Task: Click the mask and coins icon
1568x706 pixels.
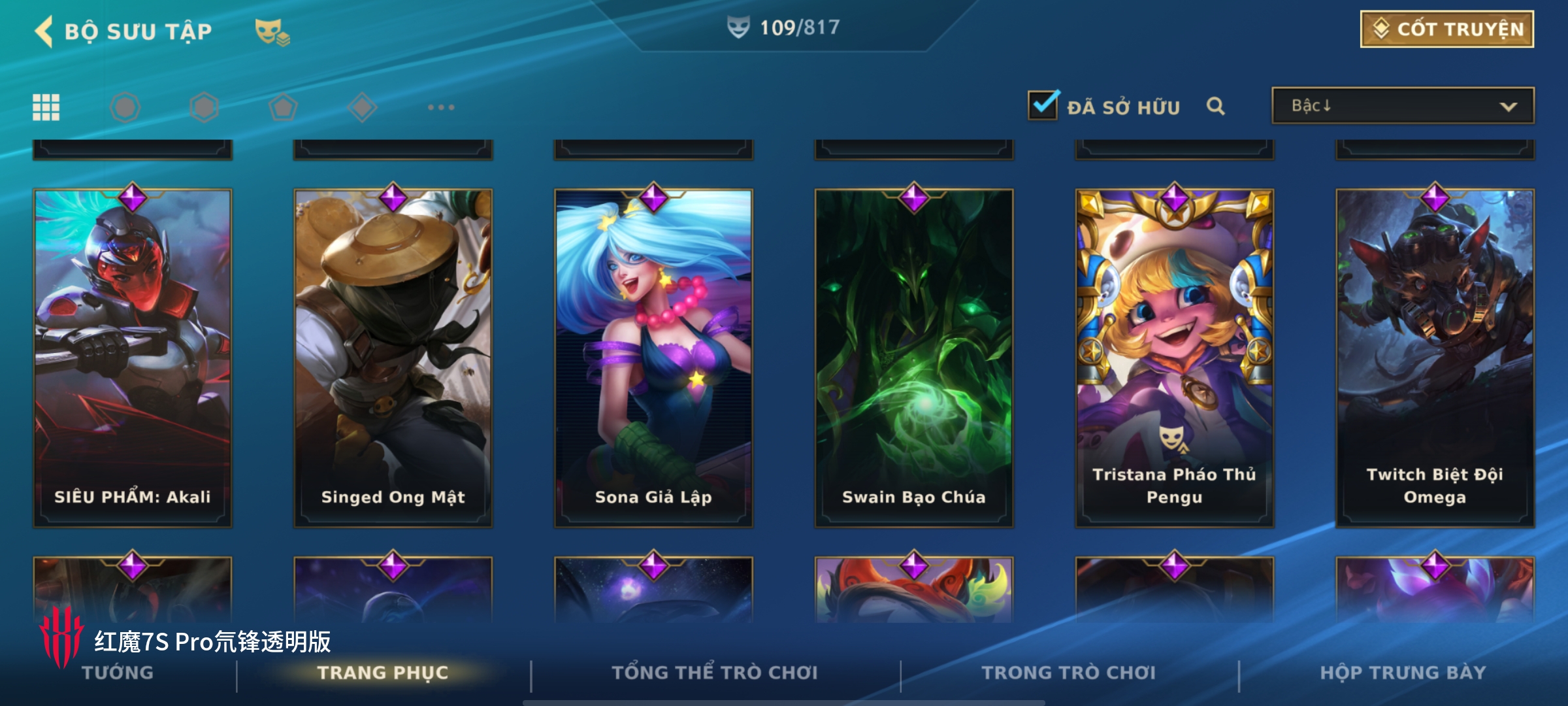Action: tap(272, 31)
